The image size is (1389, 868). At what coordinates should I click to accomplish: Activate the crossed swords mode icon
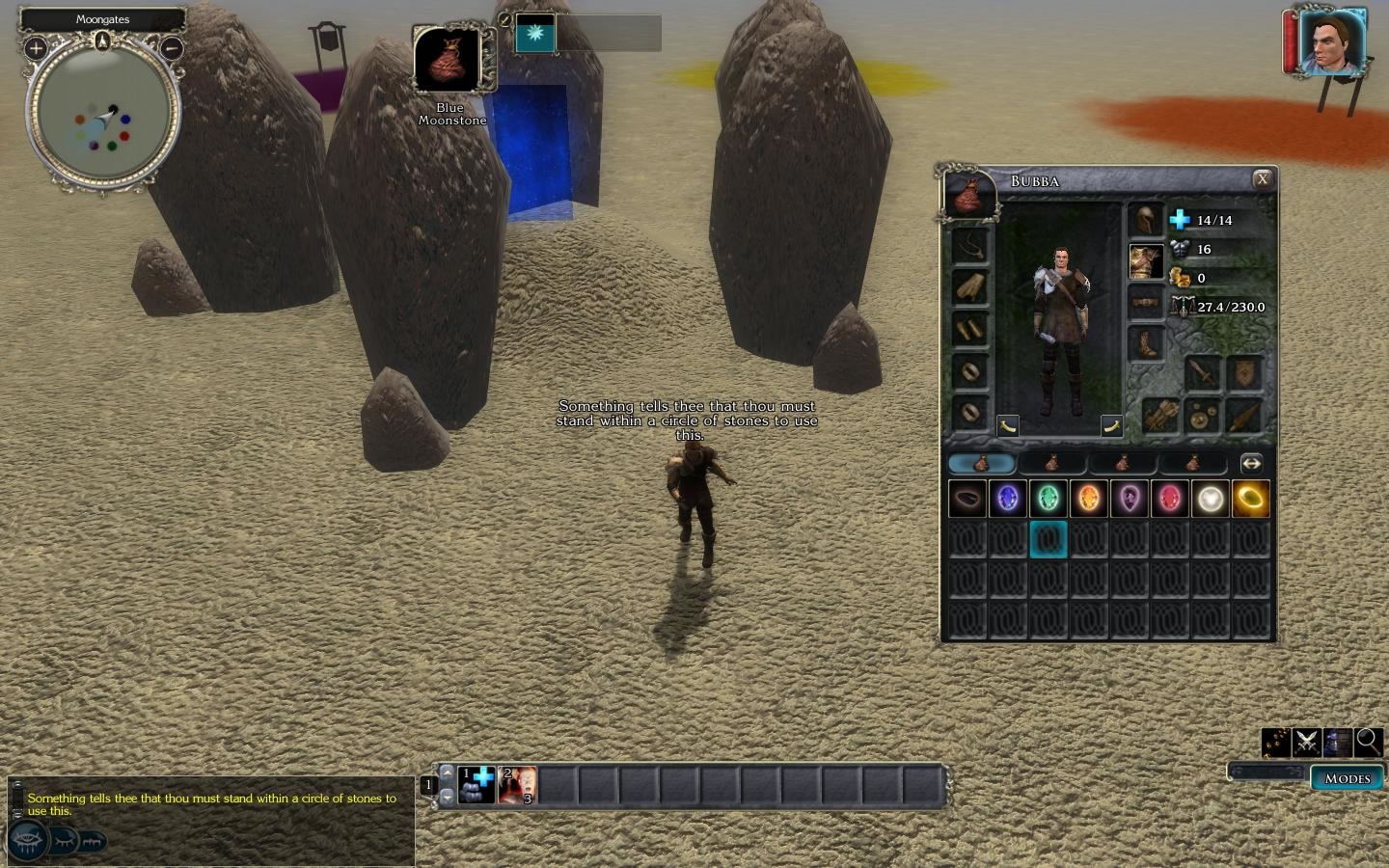click(x=1307, y=742)
